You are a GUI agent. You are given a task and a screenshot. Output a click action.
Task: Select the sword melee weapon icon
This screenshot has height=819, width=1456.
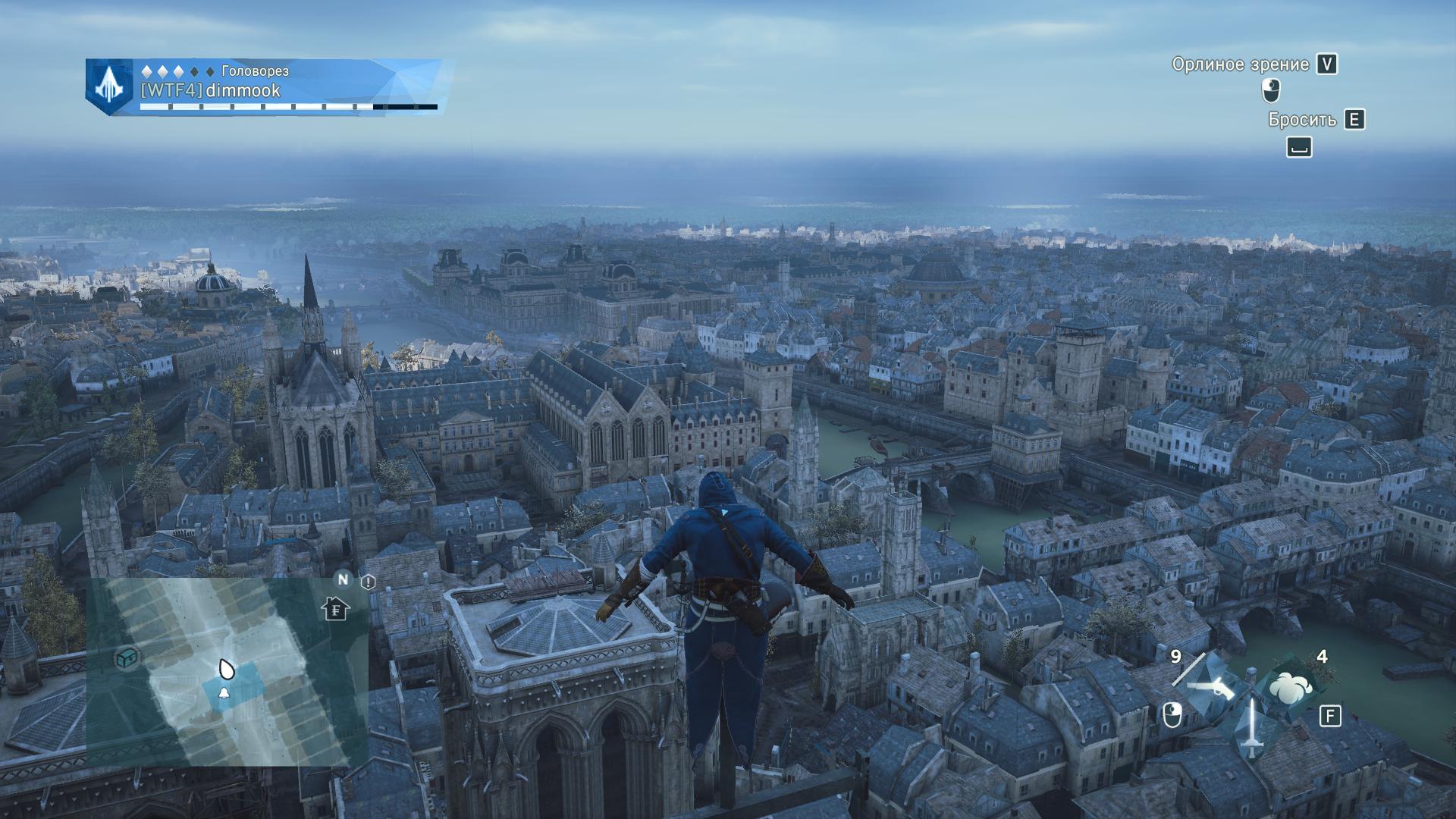point(1251,730)
